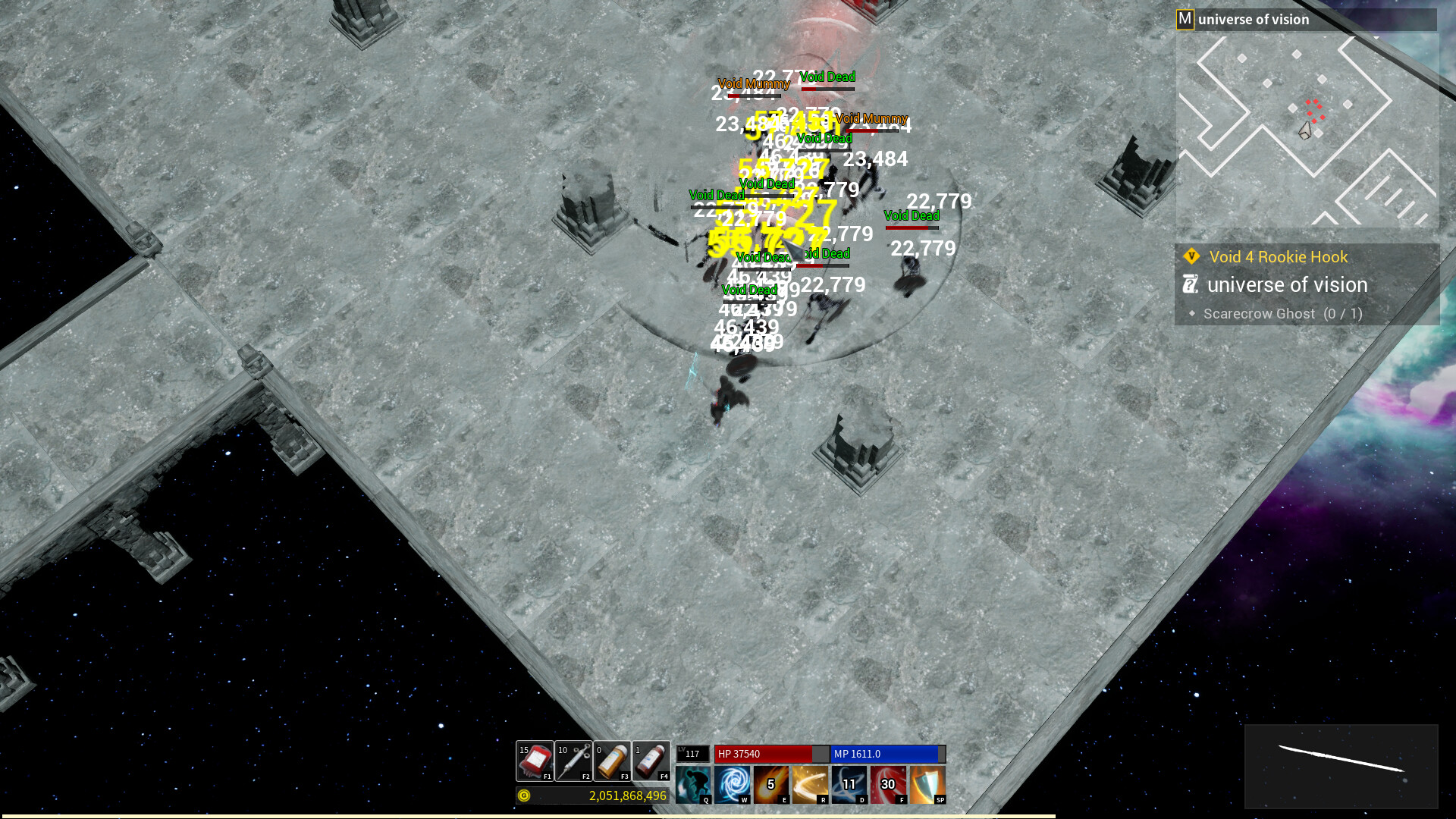1456x819 pixels.
Task: Open the universe of vision quest details
Action: [x=1289, y=285]
